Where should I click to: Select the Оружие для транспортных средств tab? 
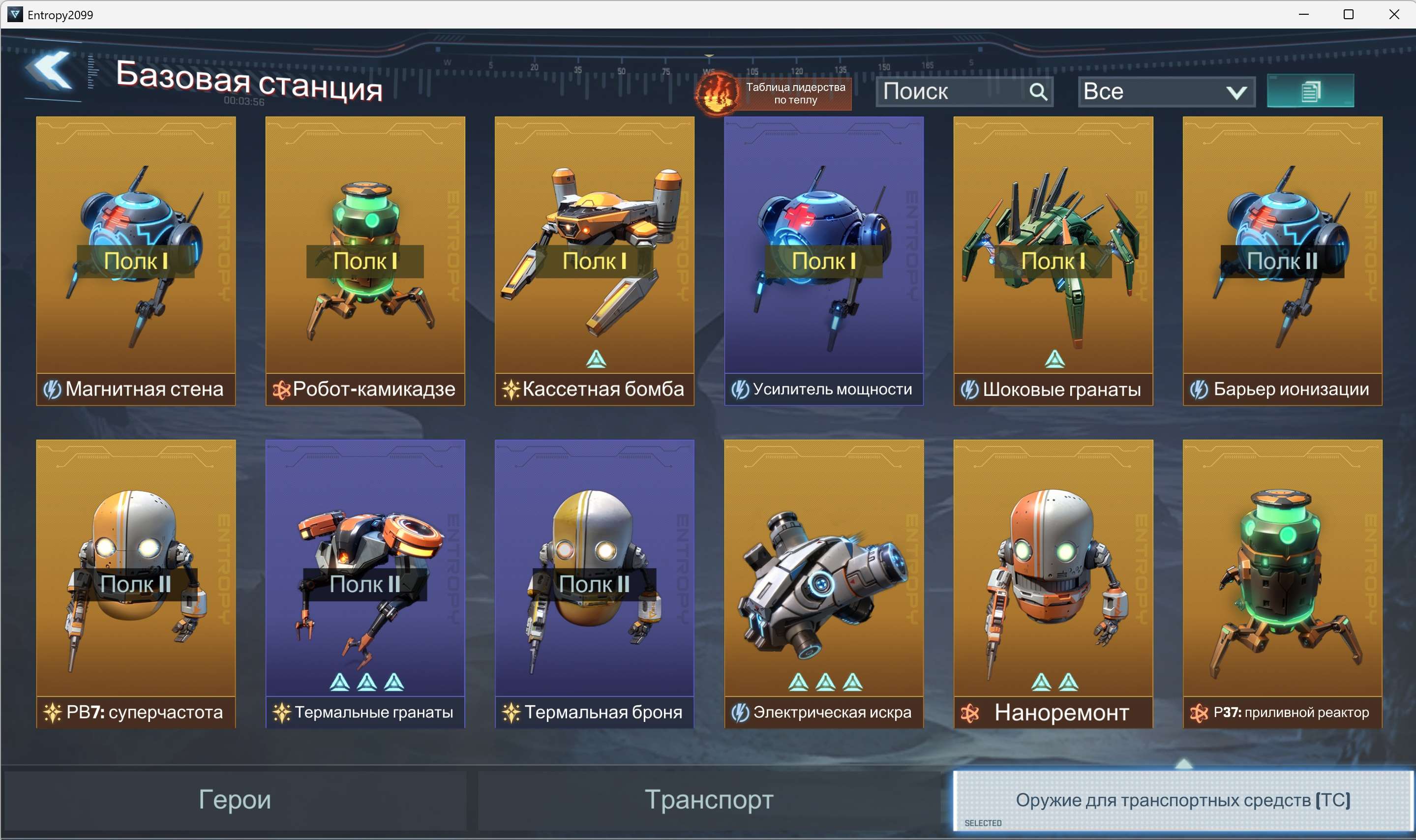[1184, 800]
